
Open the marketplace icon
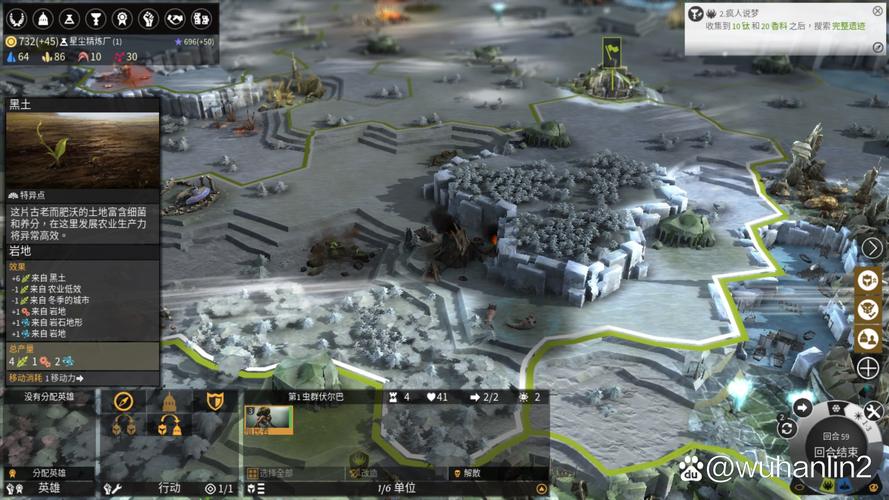click(x=201, y=18)
